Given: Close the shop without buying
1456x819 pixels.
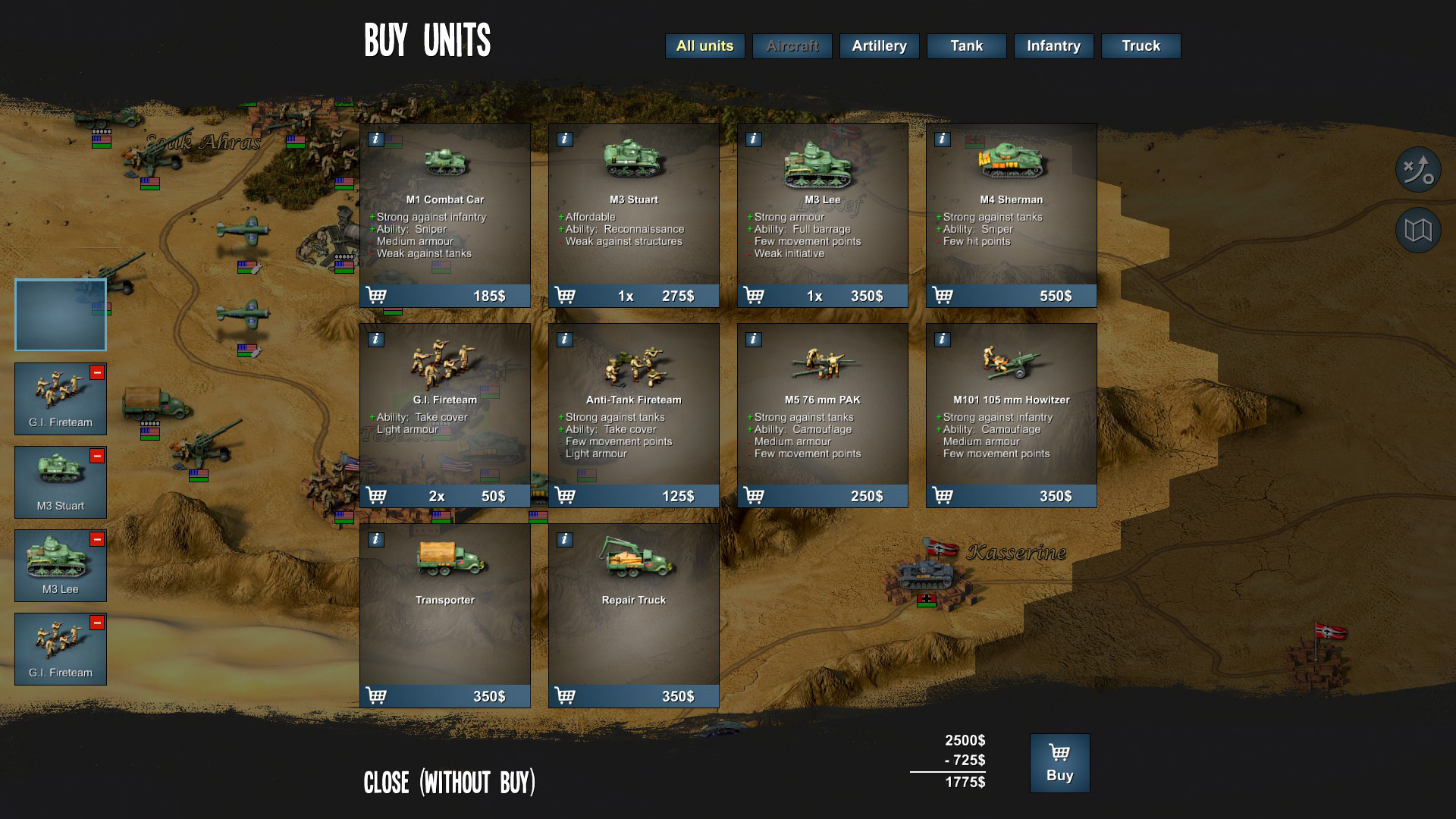Looking at the screenshot, I should click(x=449, y=783).
